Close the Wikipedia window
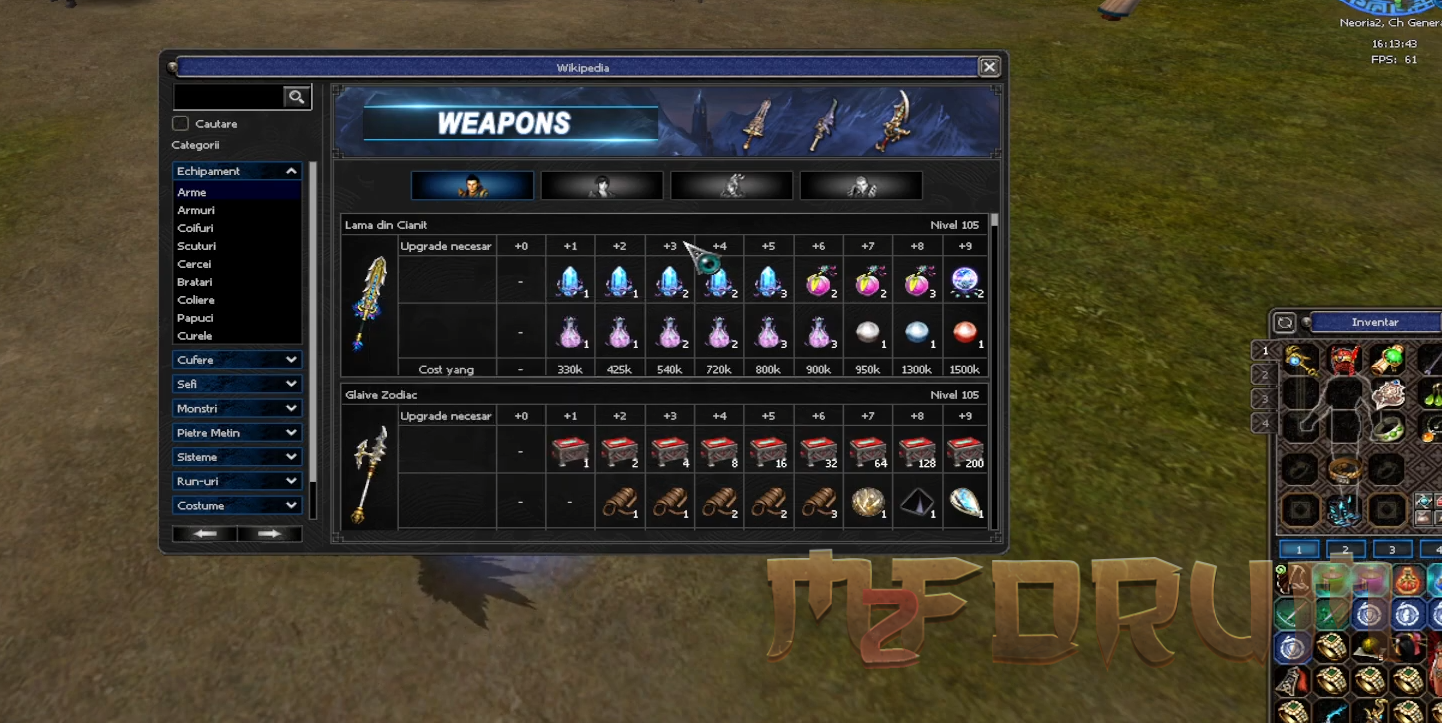1442x723 pixels. (x=989, y=67)
